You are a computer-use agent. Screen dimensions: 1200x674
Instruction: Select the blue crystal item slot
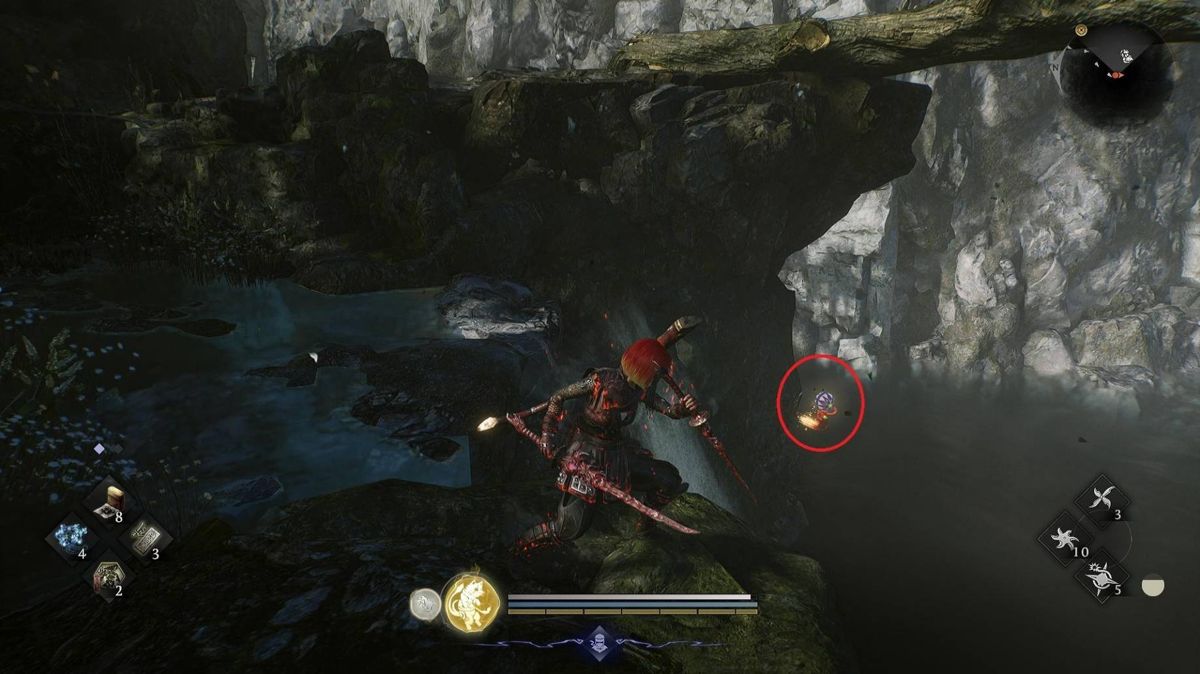pyautogui.click(x=70, y=538)
